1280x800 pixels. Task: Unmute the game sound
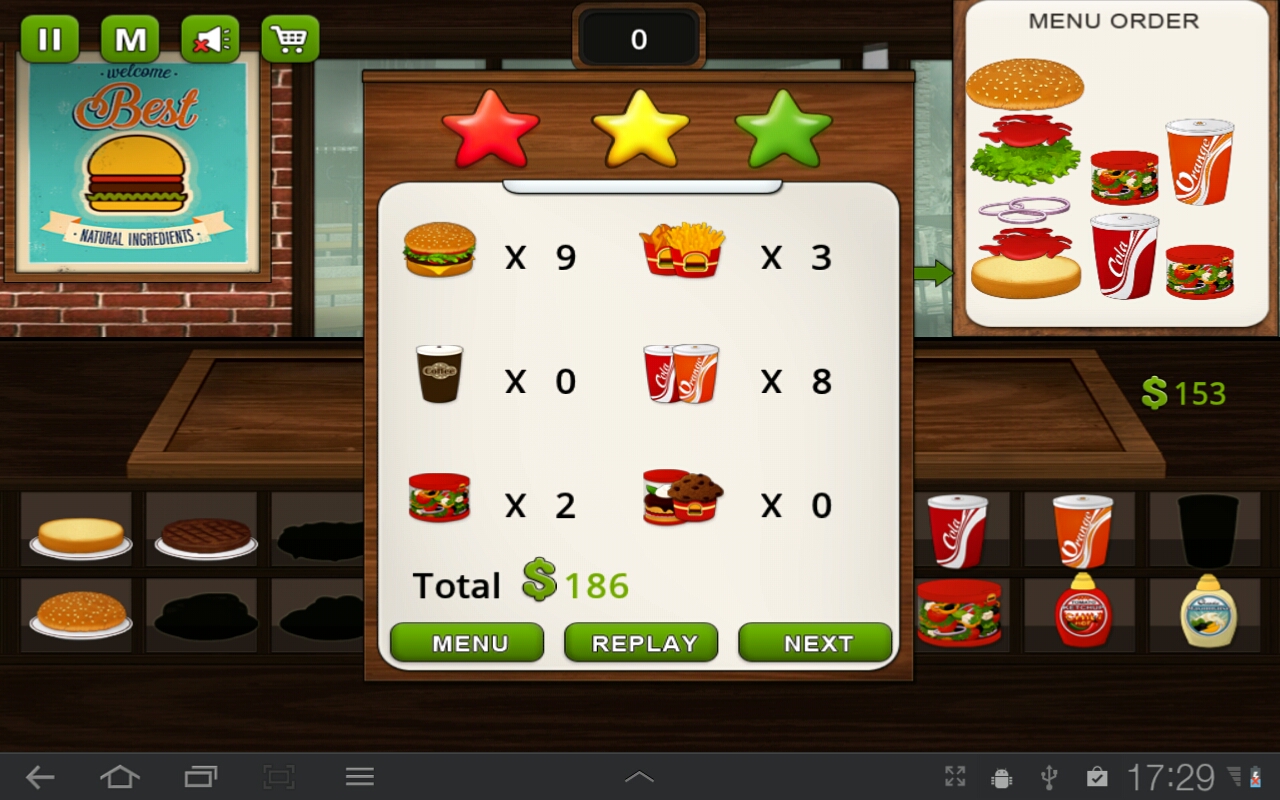[209, 39]
